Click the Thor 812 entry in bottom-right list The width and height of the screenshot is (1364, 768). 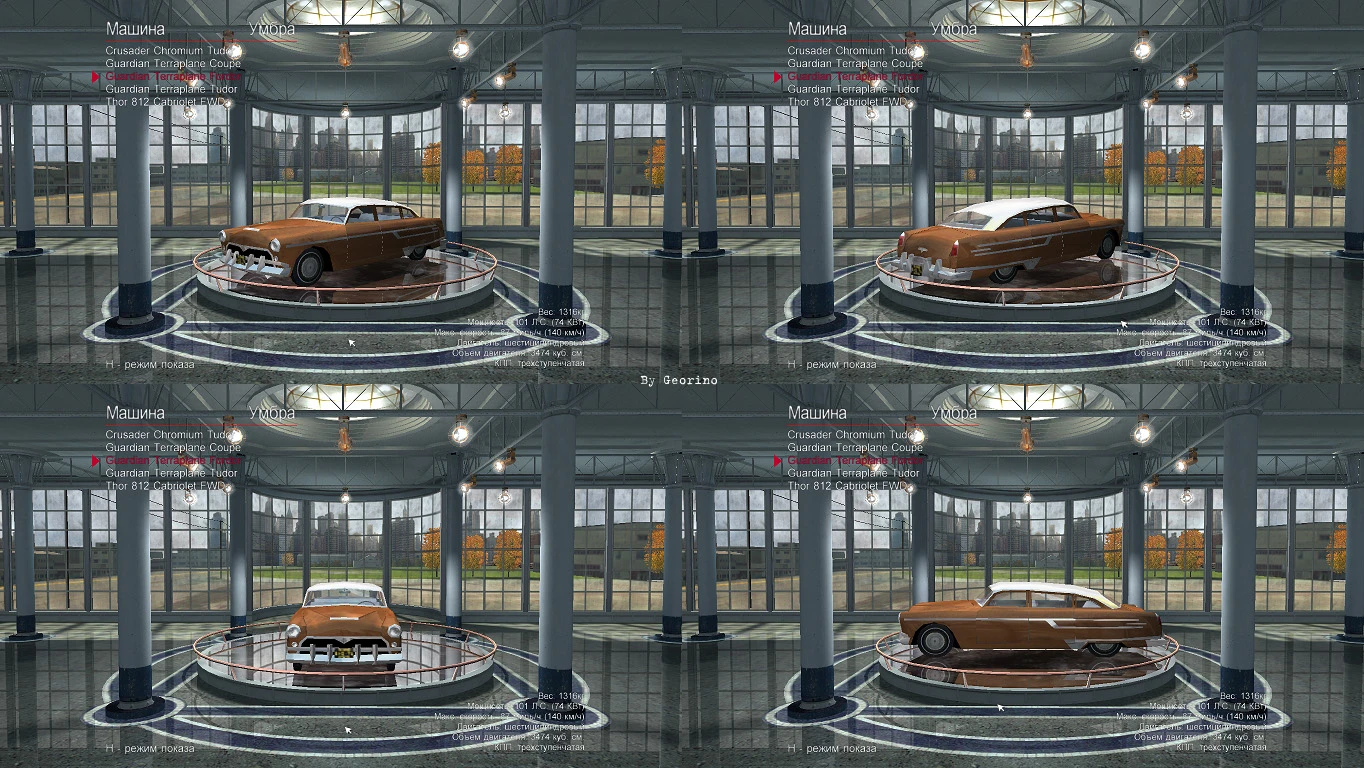[x=850, y=484]
